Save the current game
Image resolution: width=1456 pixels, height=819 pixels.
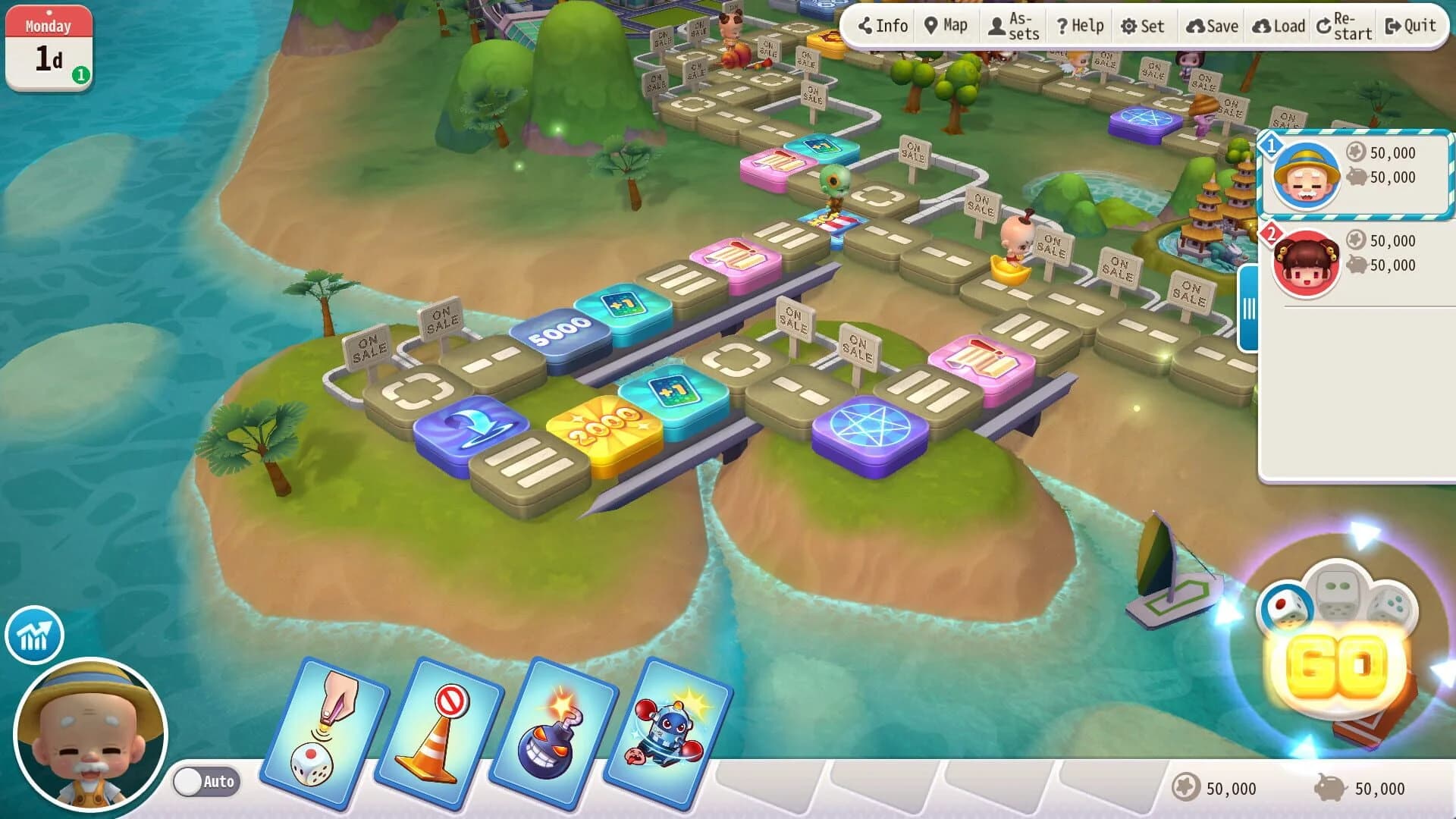point(1213,25)
